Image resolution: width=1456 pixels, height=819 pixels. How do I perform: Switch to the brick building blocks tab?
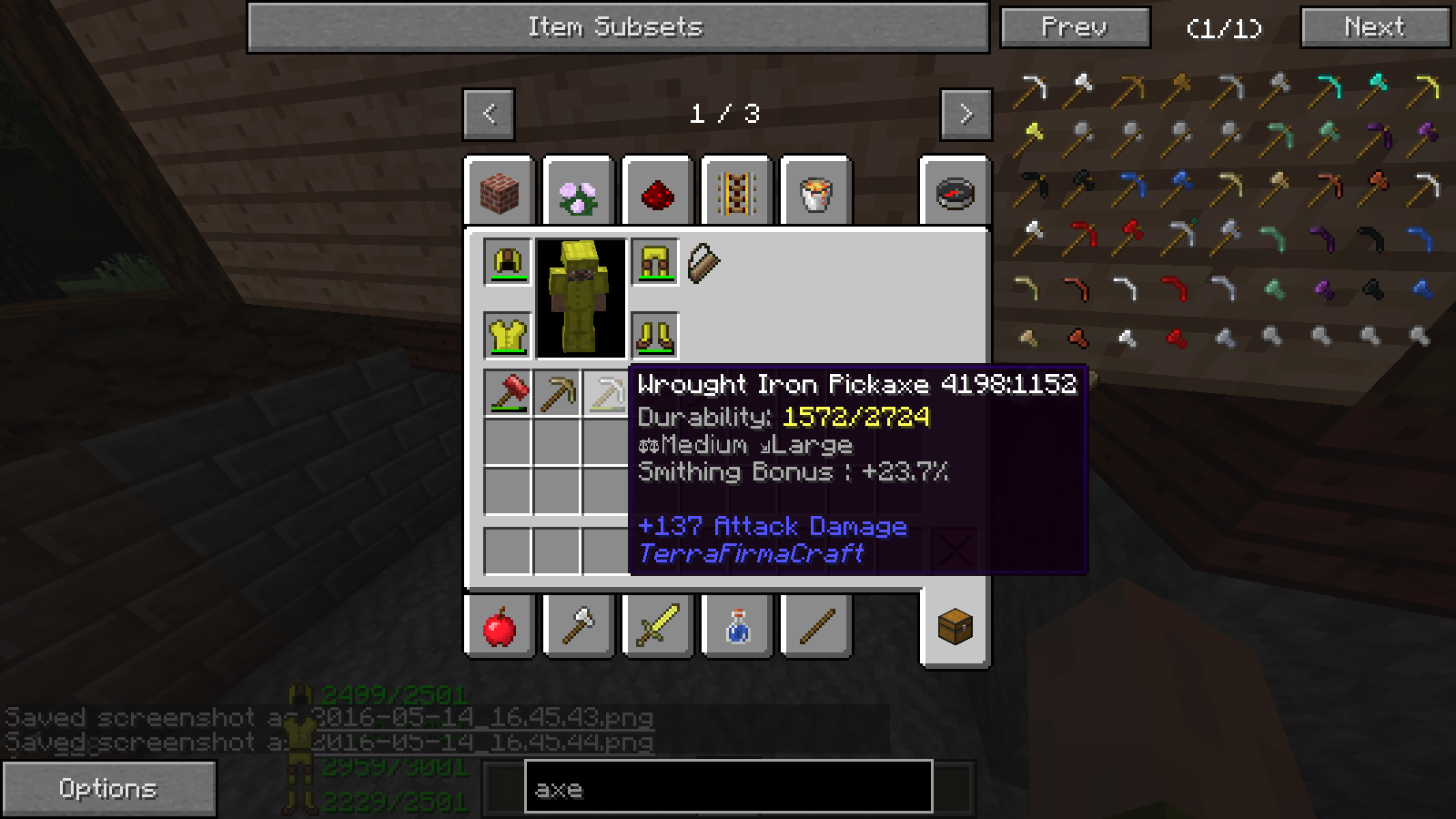[x=499, y=193]
